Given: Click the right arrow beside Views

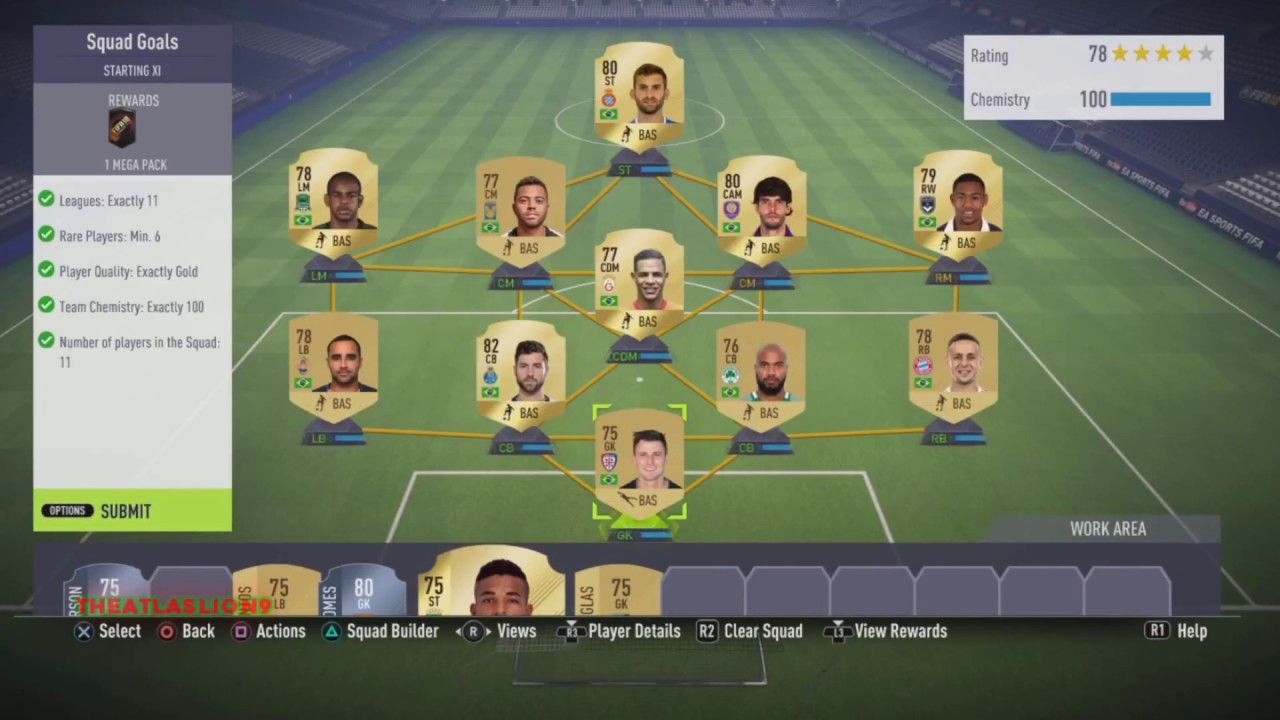Looking at the screenshot, I should [487, 631].
